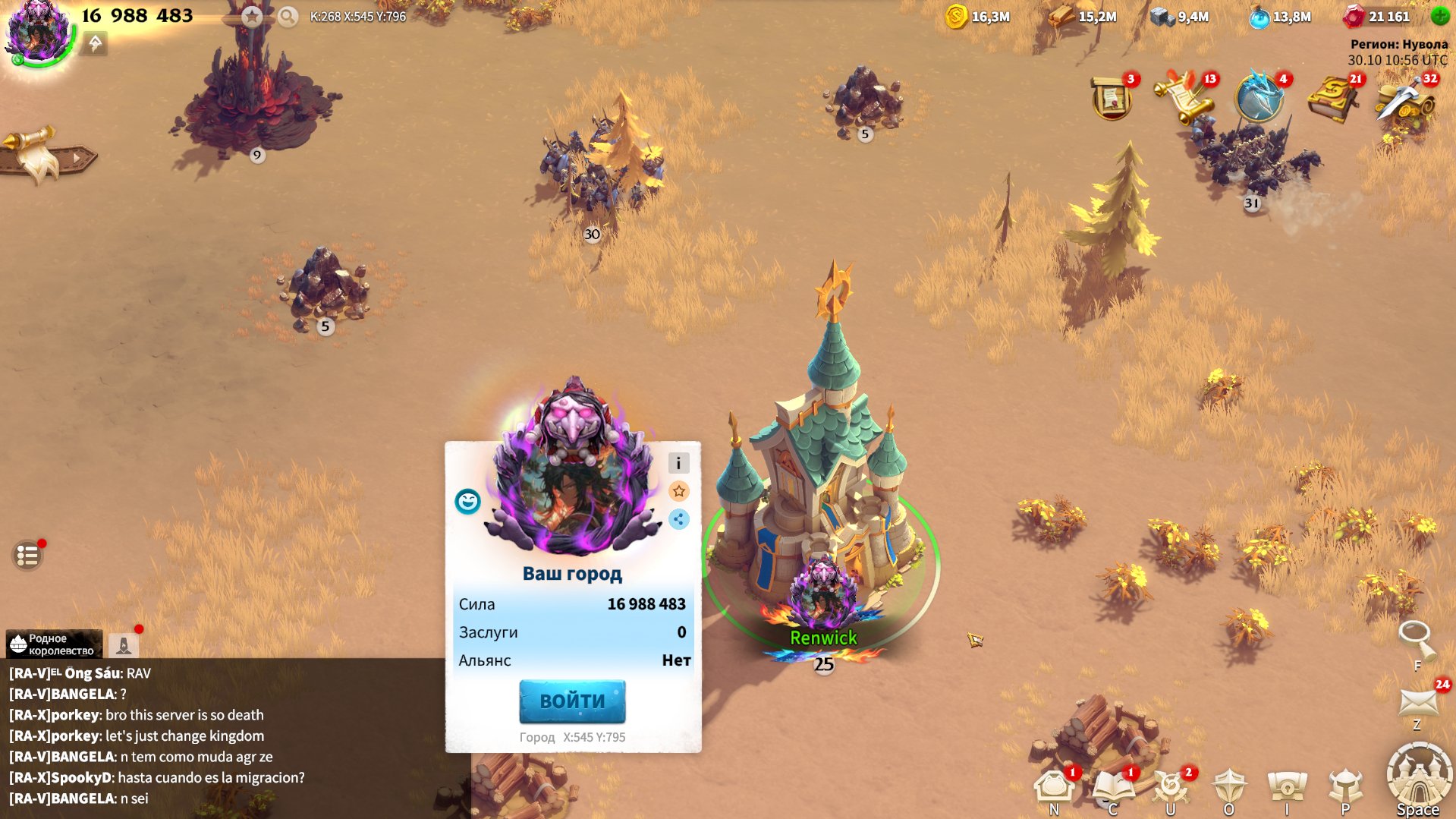Switch to the Родное королевство chat tab
This screenshot has width=1456, height=819.
pos(53,644)
